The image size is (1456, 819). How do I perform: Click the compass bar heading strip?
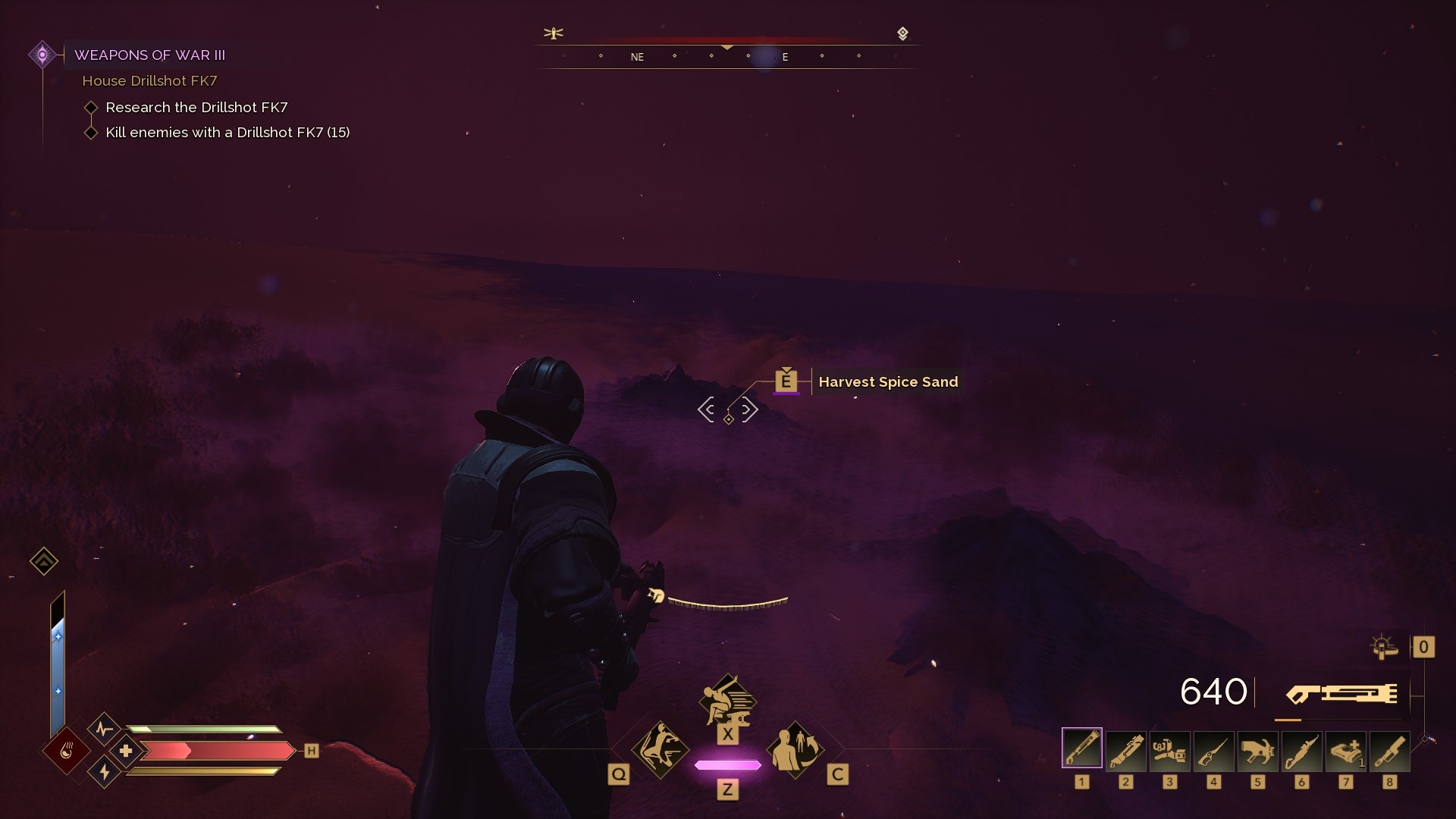(727, 56)
